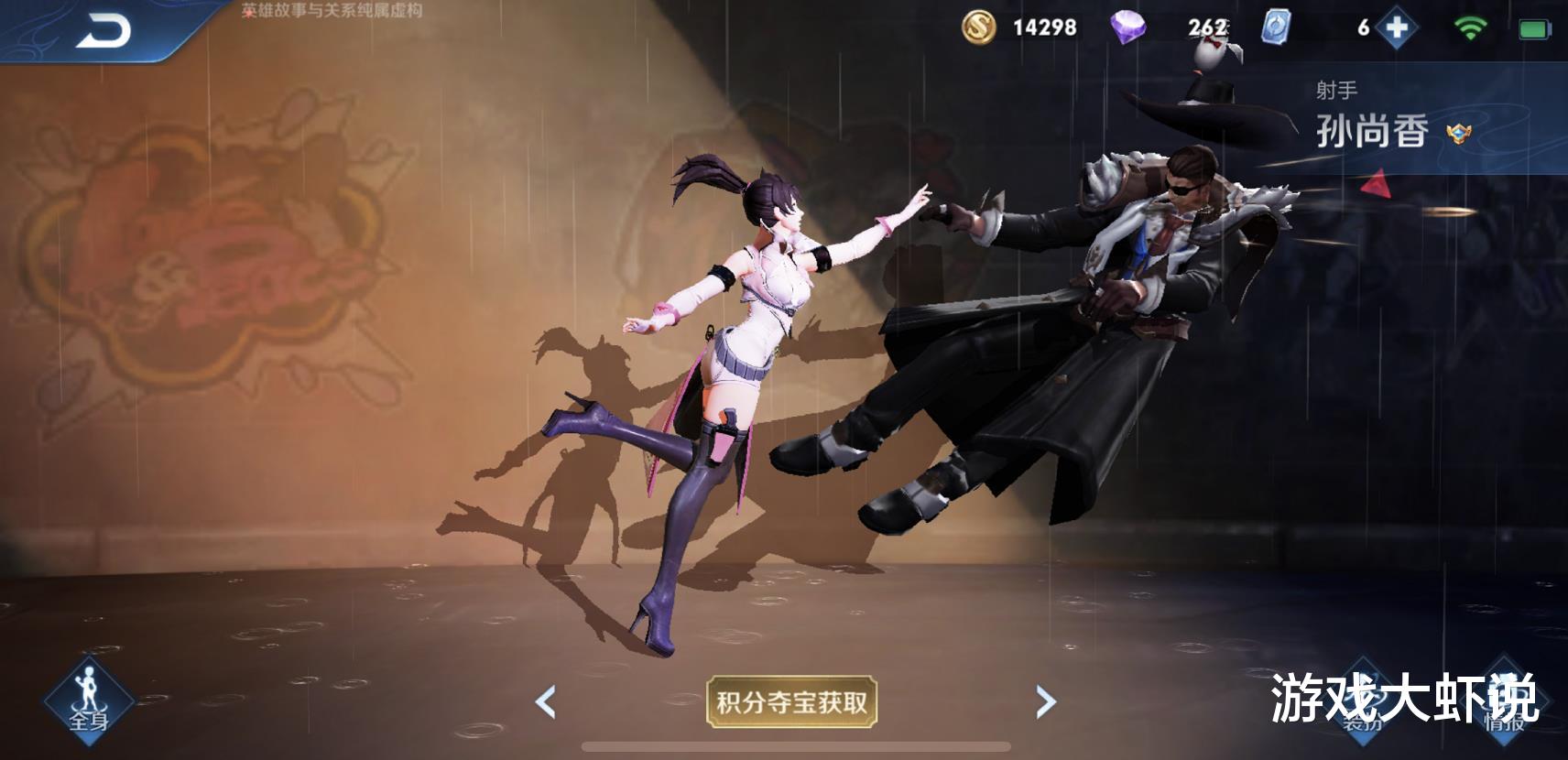Screen dimensions: 1568x760
Task: Click the diamond currency icon
Action: (1128, 27)
